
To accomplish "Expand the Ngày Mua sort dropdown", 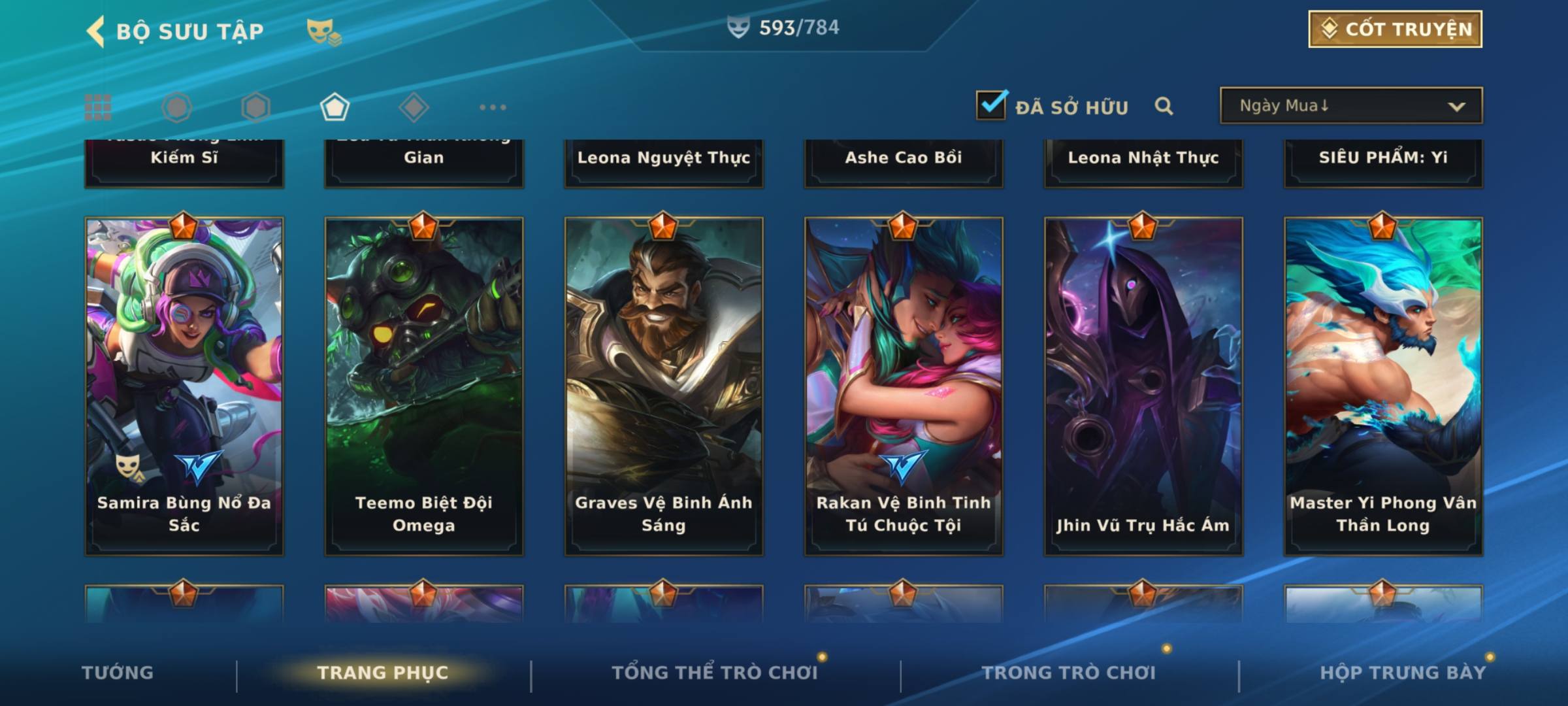I will click(1350, 106).
